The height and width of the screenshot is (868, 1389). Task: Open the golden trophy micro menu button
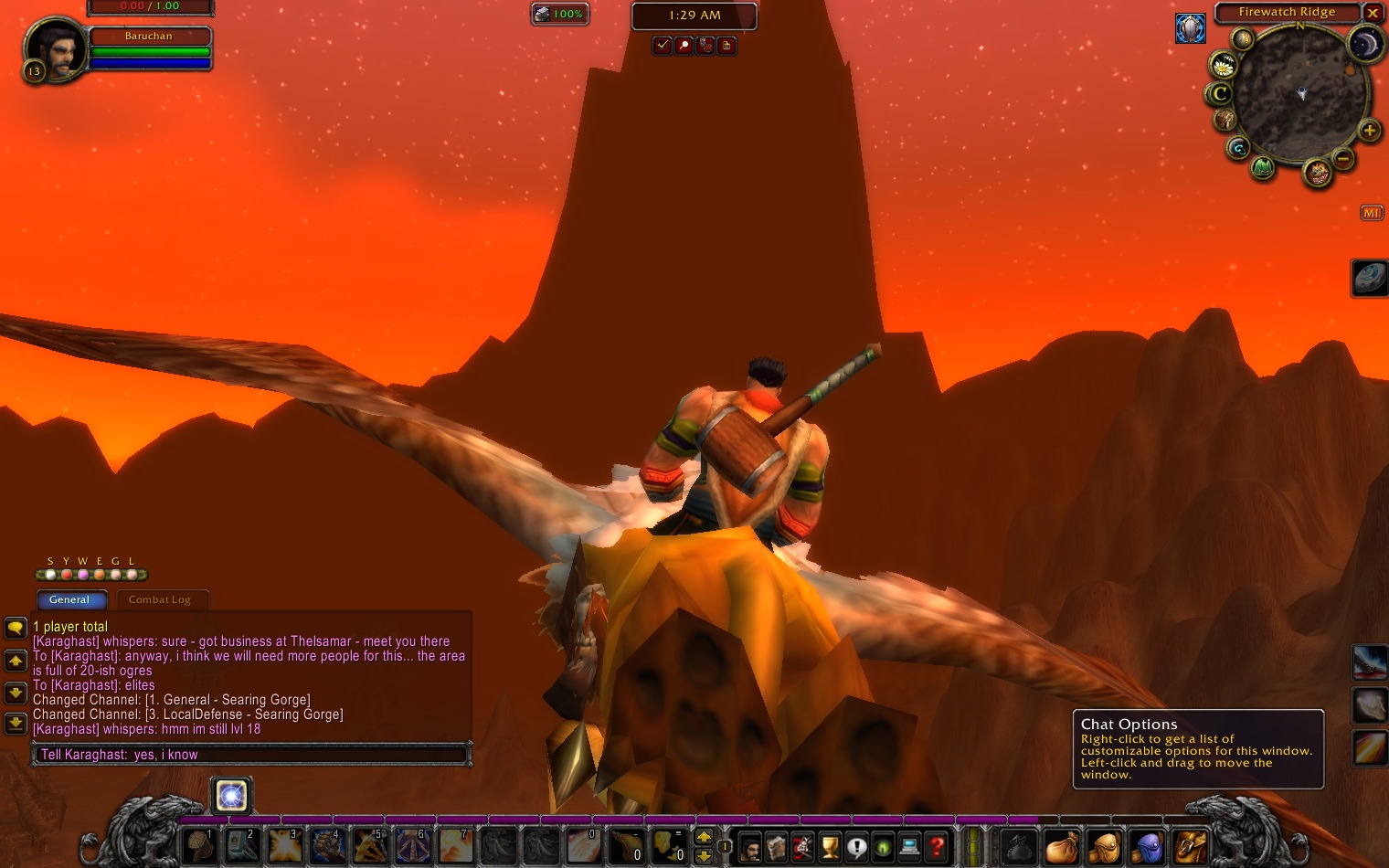click(x=830, y=847)
